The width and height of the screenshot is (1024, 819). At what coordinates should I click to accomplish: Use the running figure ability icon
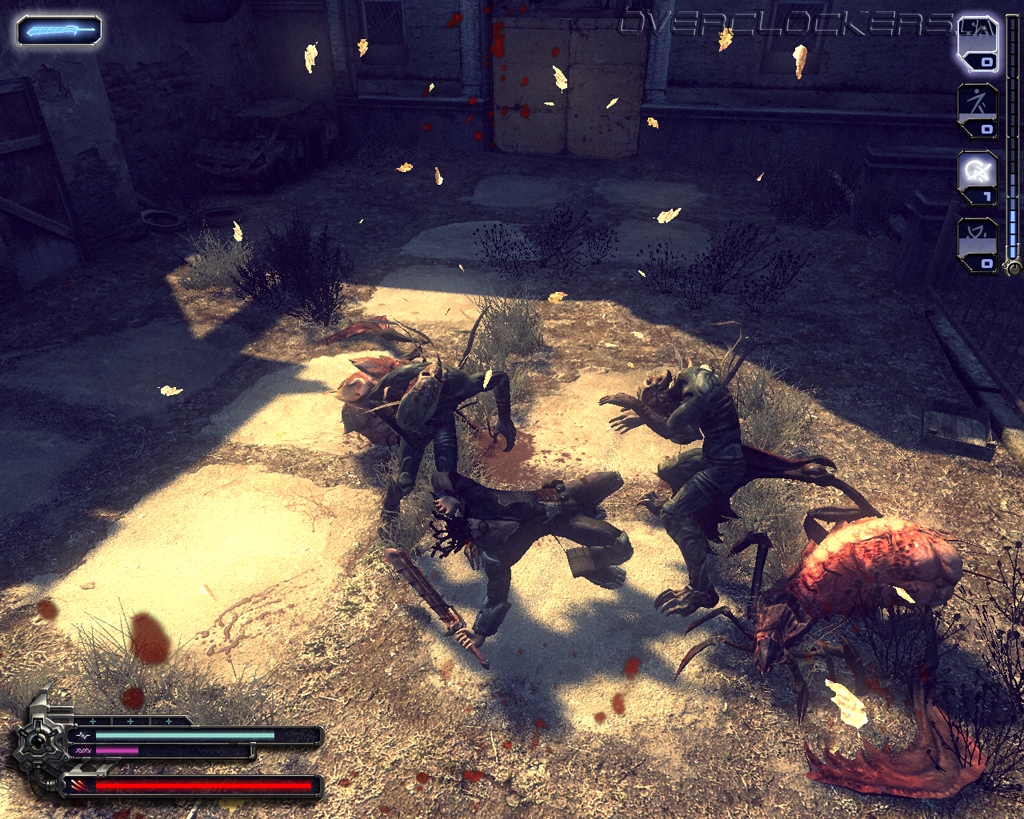(976, 108)
